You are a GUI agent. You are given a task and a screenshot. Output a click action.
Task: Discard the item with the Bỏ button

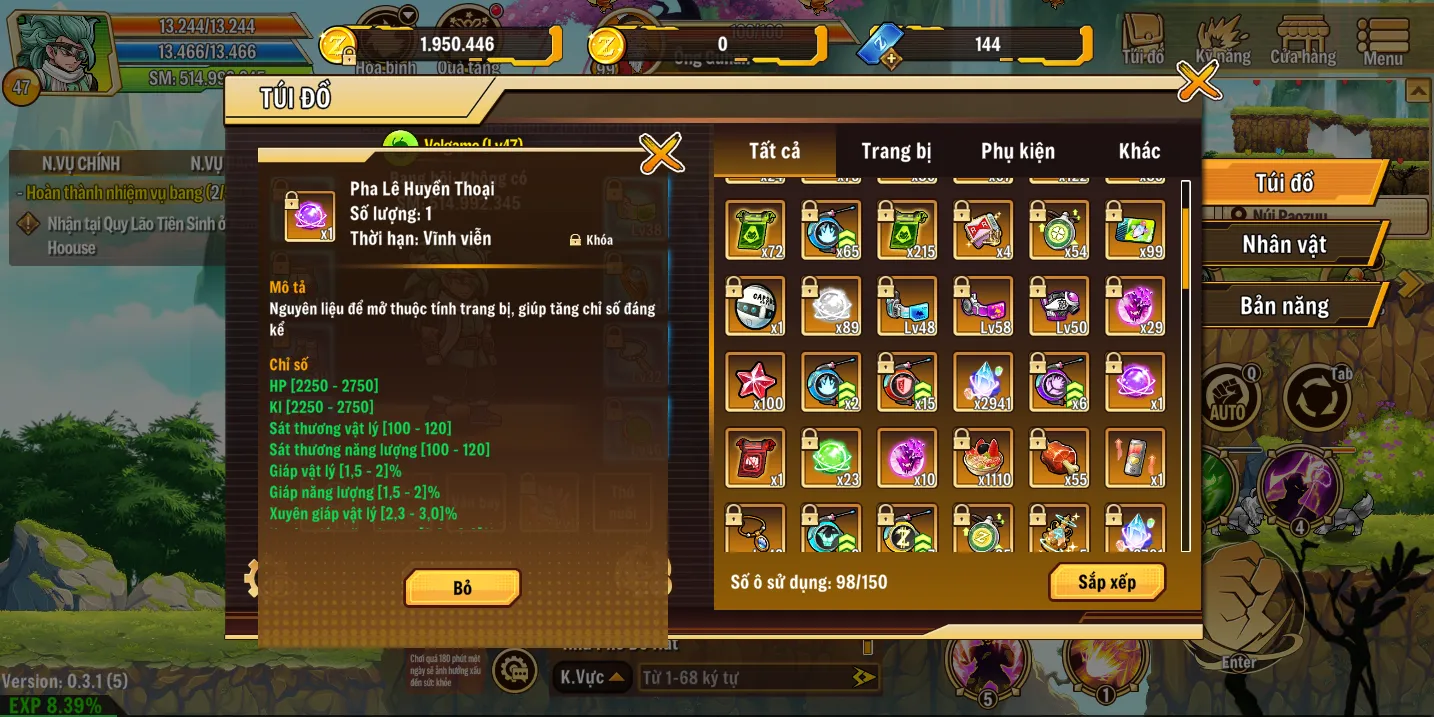pos(462,588)
